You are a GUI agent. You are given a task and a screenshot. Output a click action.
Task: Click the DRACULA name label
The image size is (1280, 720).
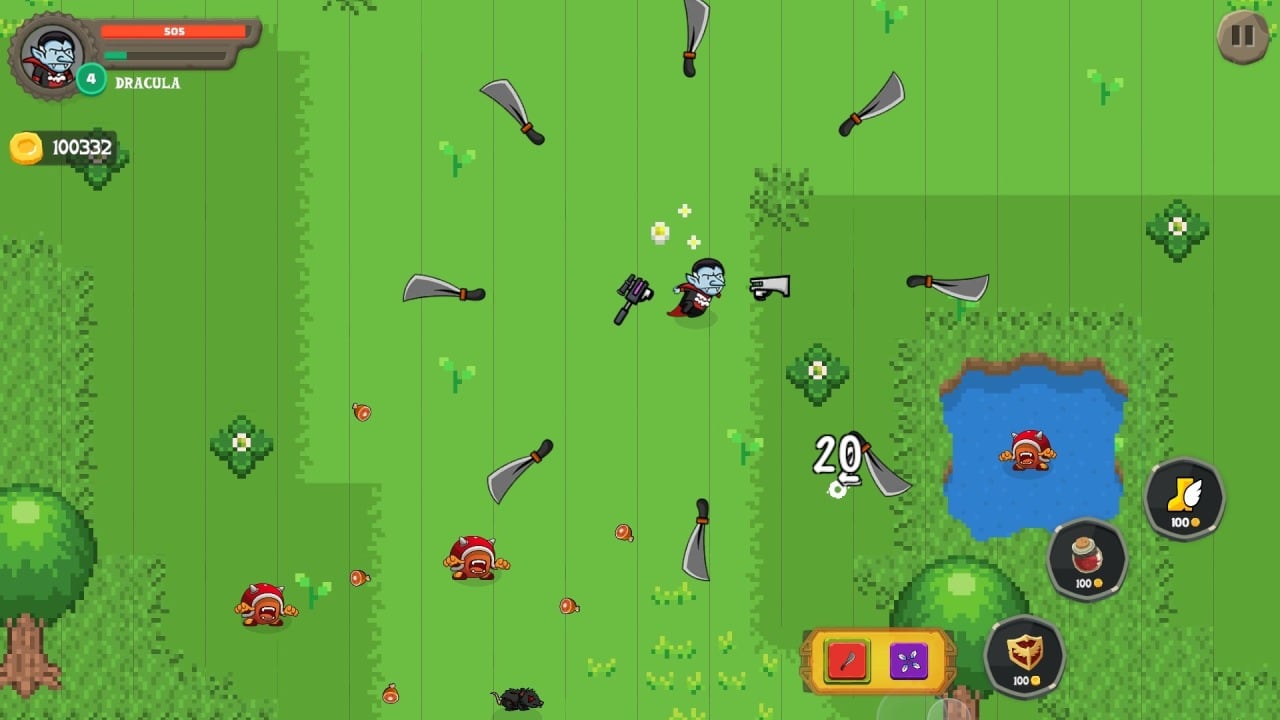coord(148,83)
